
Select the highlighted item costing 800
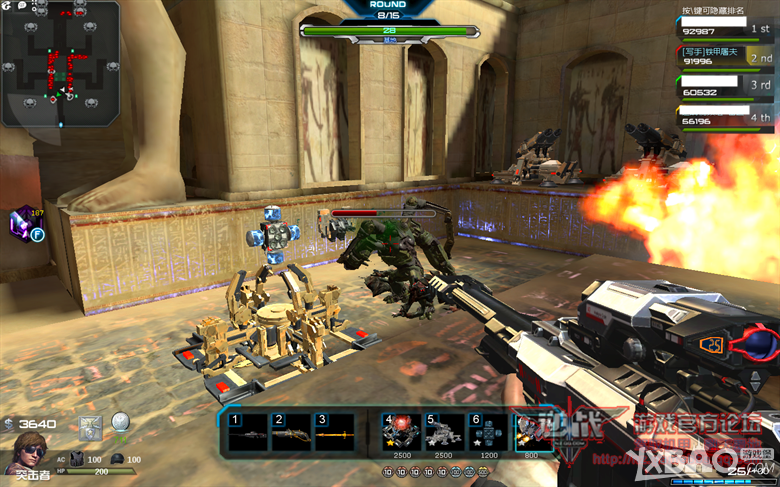529,431
